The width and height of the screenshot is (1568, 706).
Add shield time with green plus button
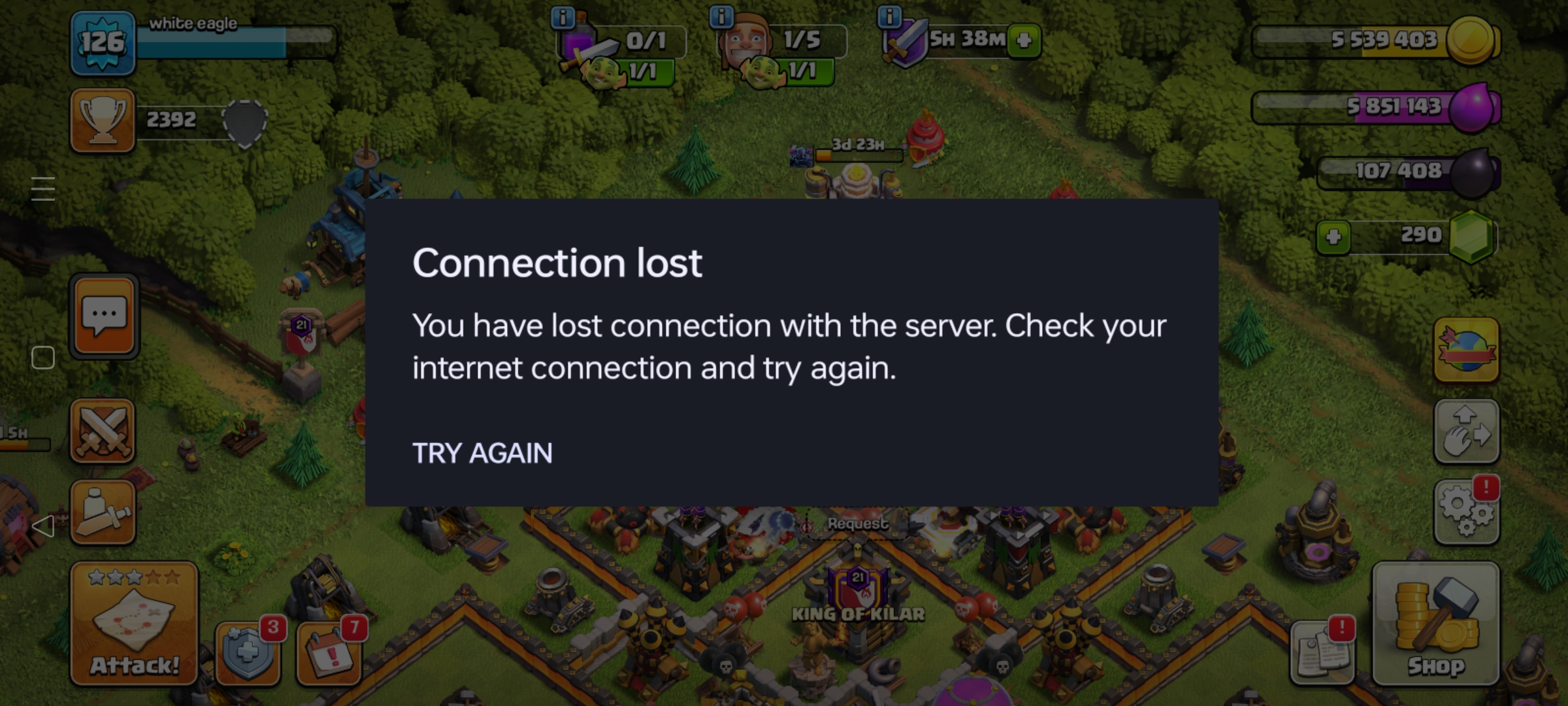1024,41
